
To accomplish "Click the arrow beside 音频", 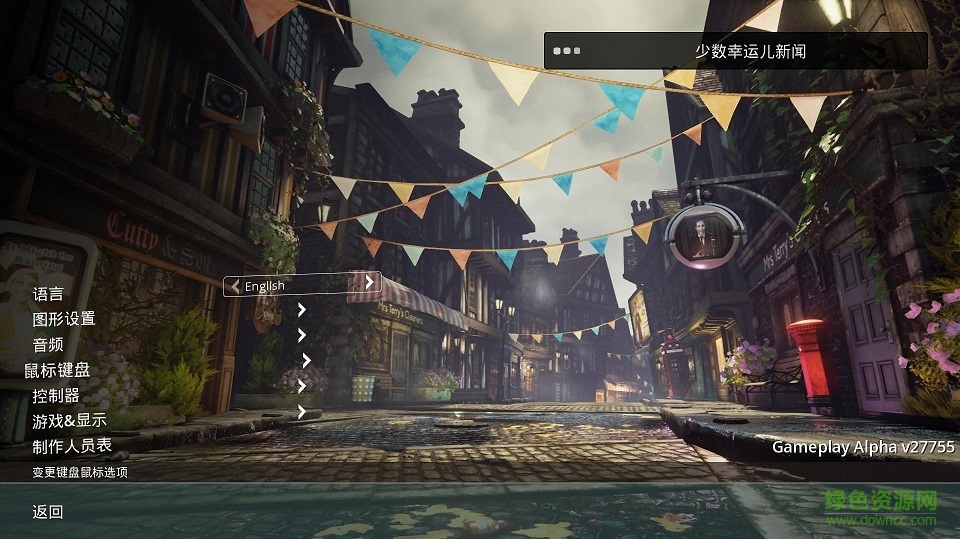I will point(302,335).
